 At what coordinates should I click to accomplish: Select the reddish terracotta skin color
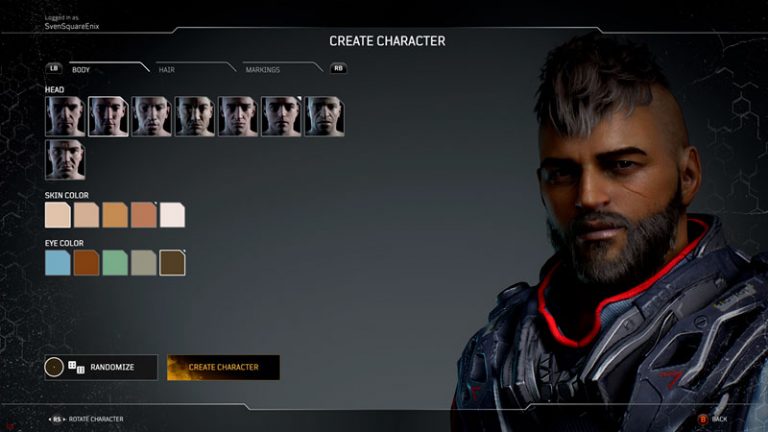coord(144,214)
